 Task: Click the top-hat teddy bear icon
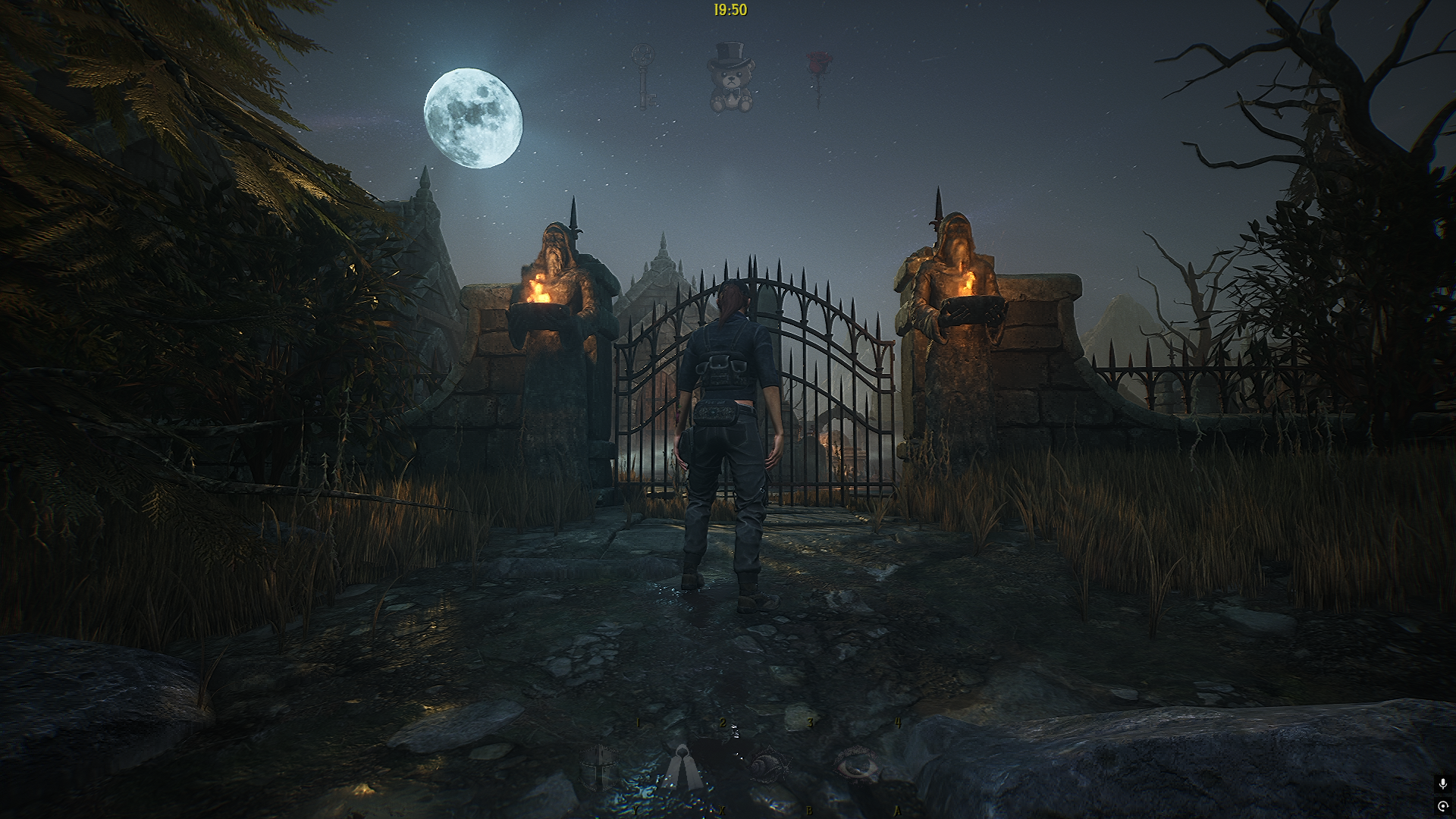tap(730, 78)
